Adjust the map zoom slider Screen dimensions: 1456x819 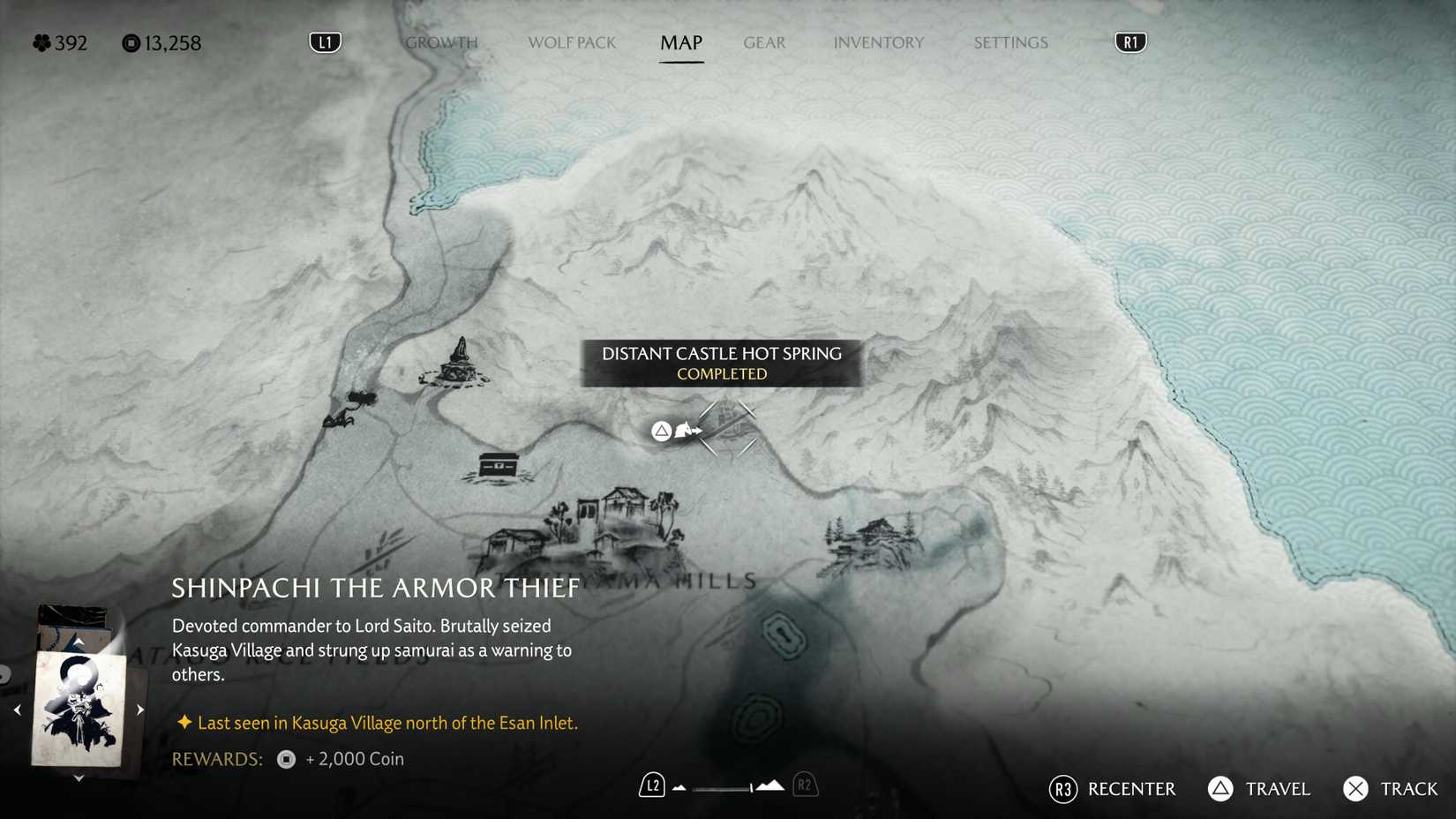721,788
